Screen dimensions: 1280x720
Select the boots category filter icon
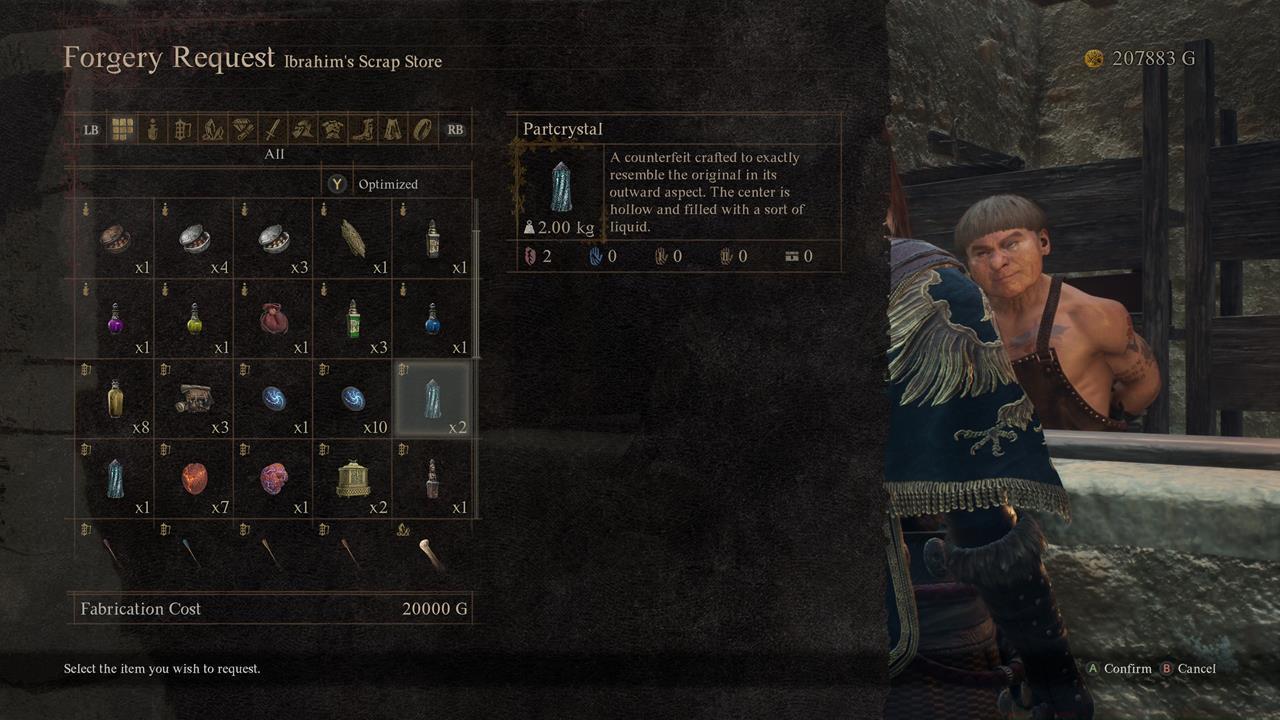click(364, 129)
